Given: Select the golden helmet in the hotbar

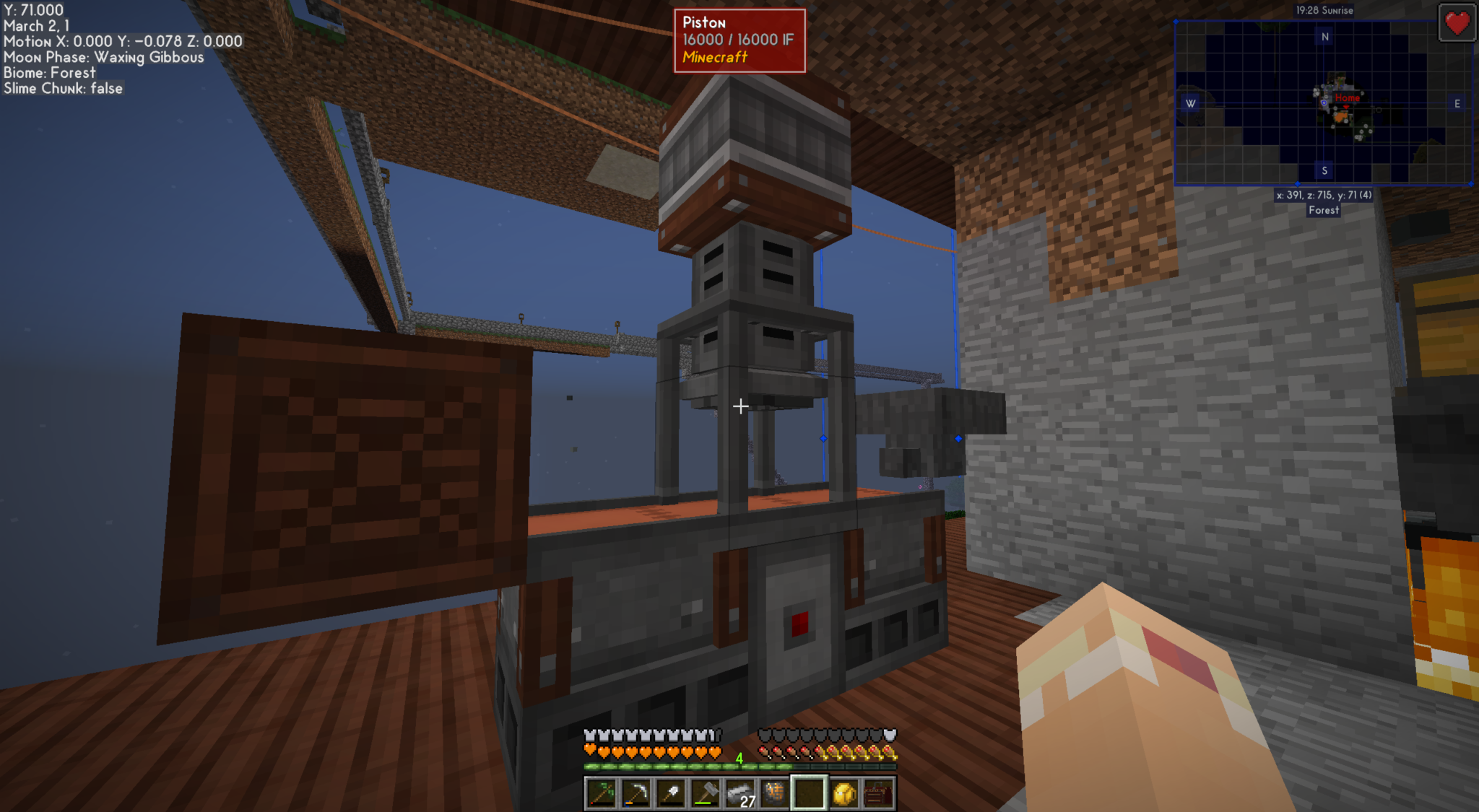Looking at the screenshot, I should click(x=846, y=793).
